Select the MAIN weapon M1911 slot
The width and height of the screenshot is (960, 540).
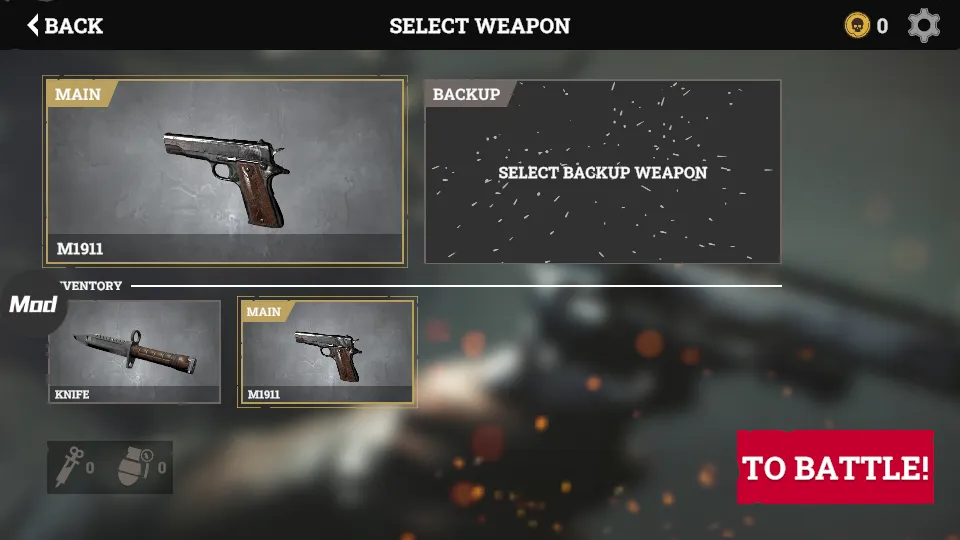(x=224, y=171)
